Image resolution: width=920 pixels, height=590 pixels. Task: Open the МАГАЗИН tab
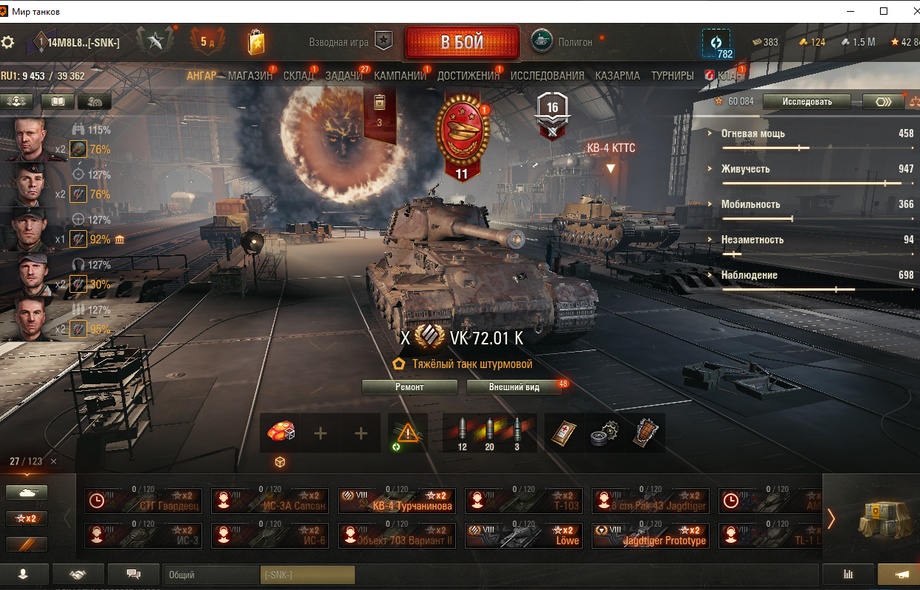250,75
